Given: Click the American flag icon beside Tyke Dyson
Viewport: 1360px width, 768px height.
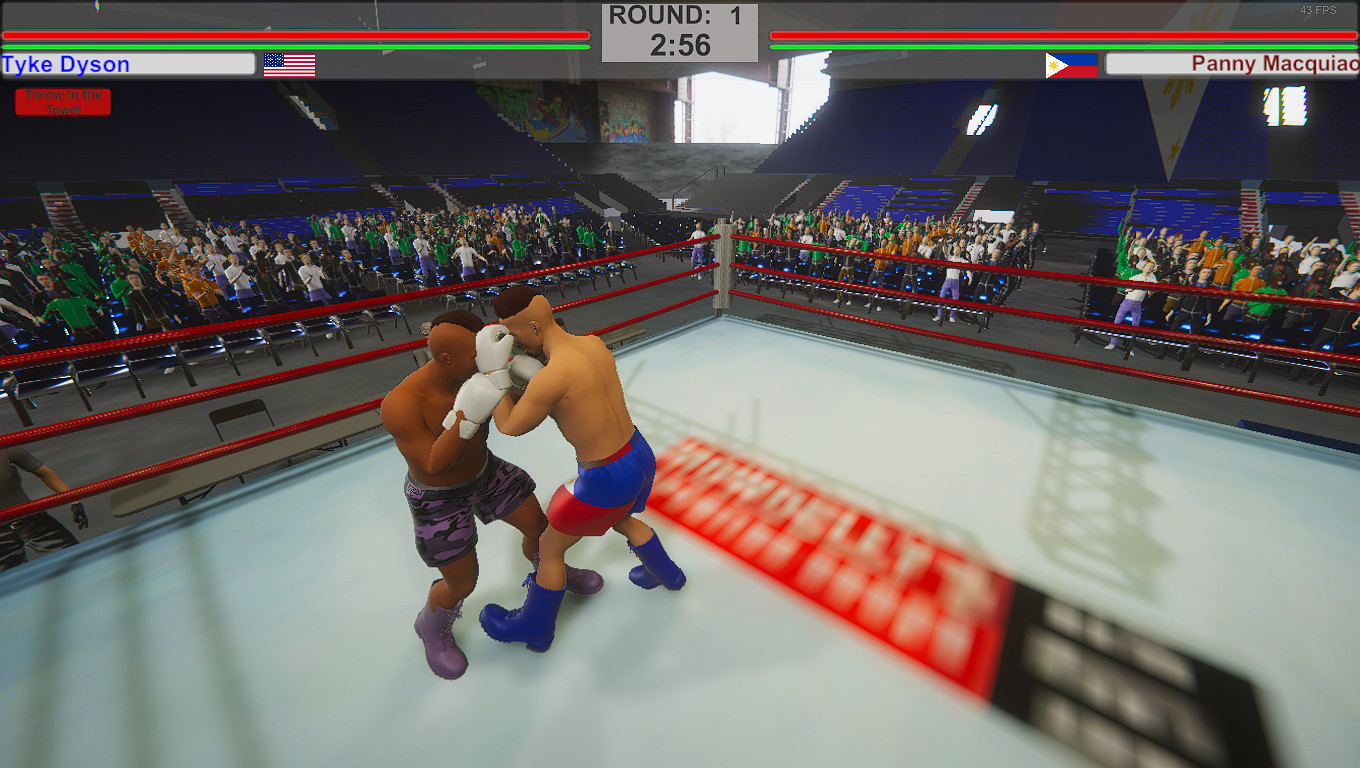Looking at the screenshot, I should [288, 64].
